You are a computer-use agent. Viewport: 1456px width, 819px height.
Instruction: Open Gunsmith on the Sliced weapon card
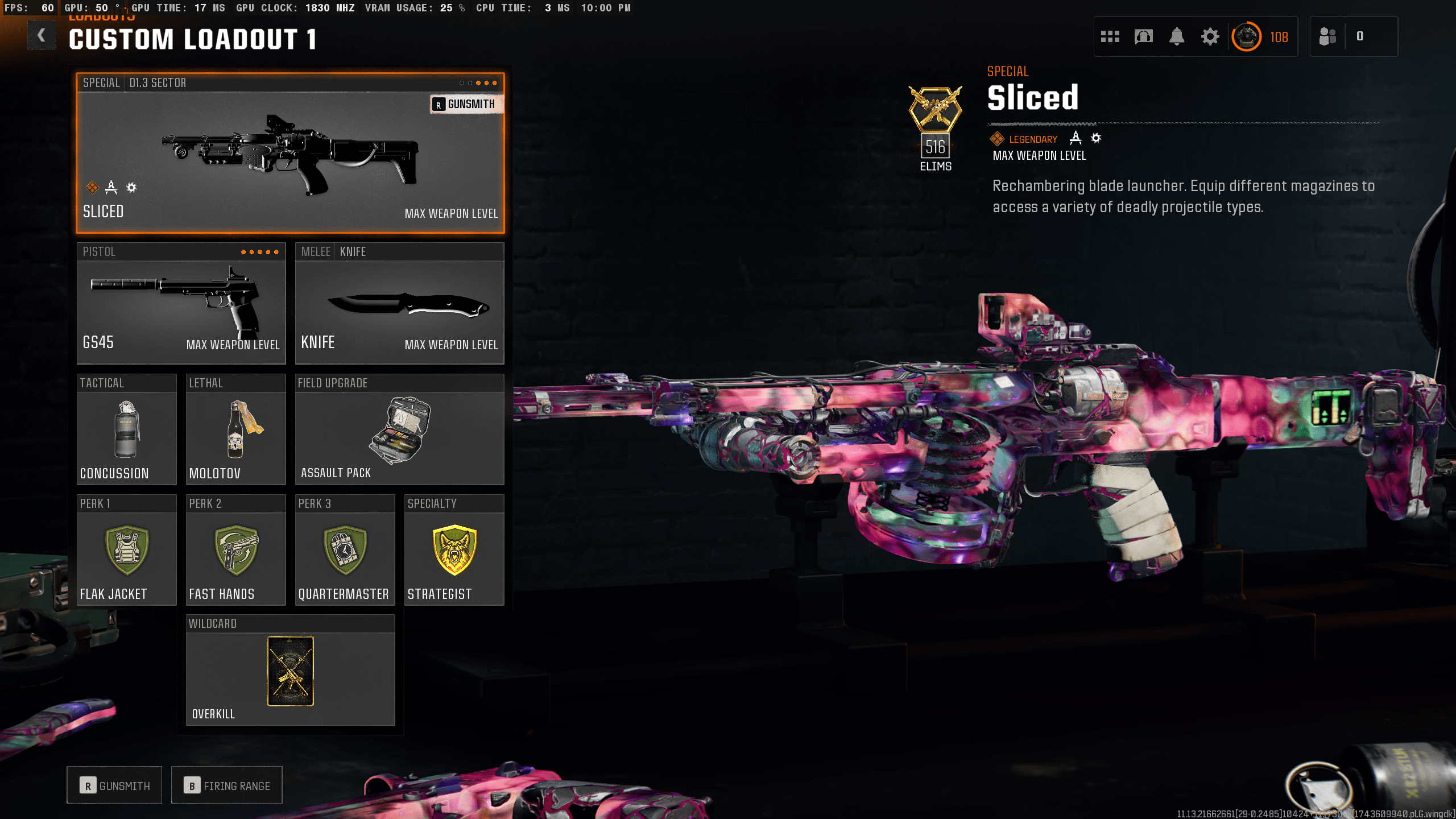click(466, 104)
